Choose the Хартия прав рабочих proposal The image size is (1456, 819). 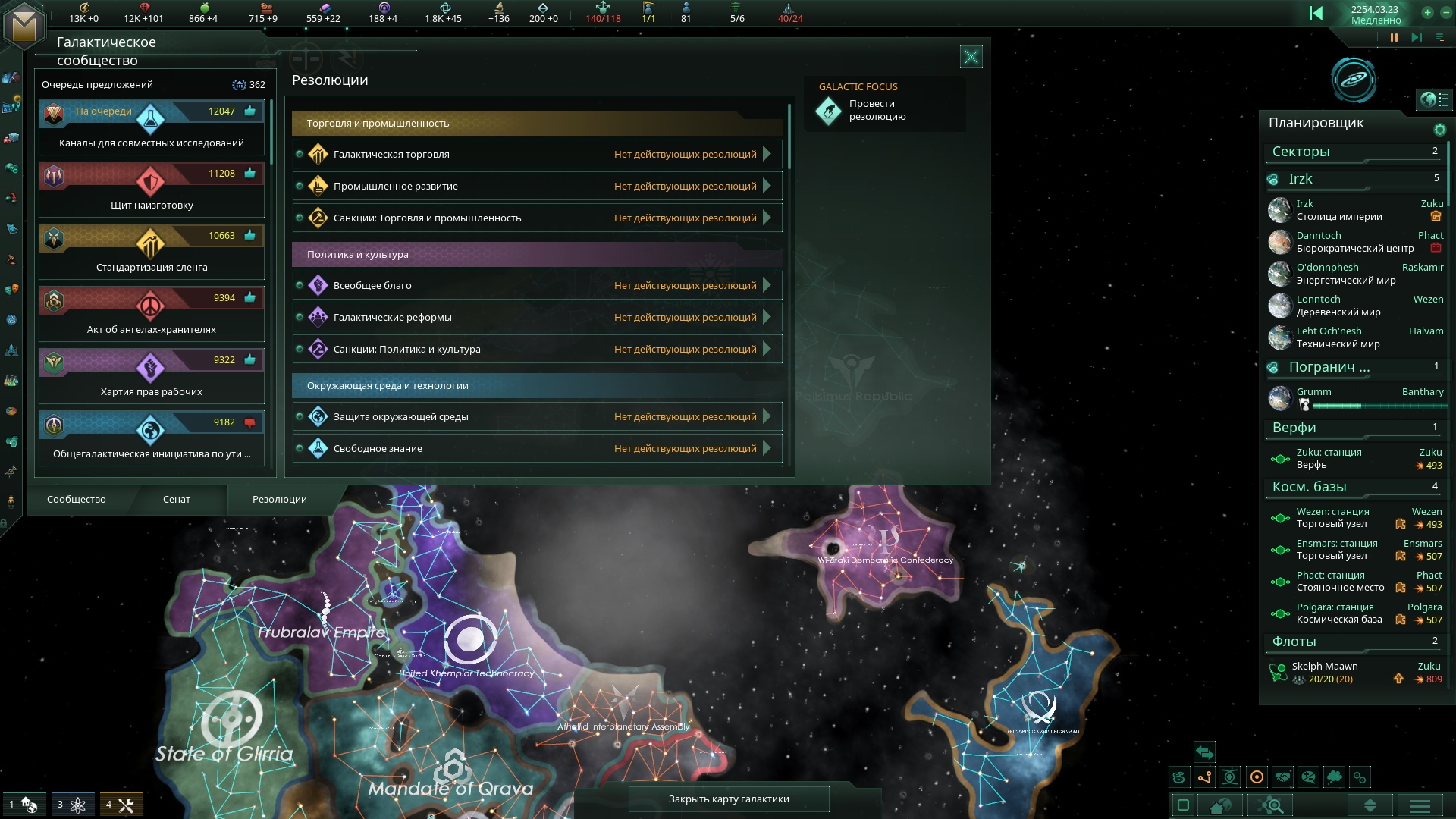tap(152, 376)
